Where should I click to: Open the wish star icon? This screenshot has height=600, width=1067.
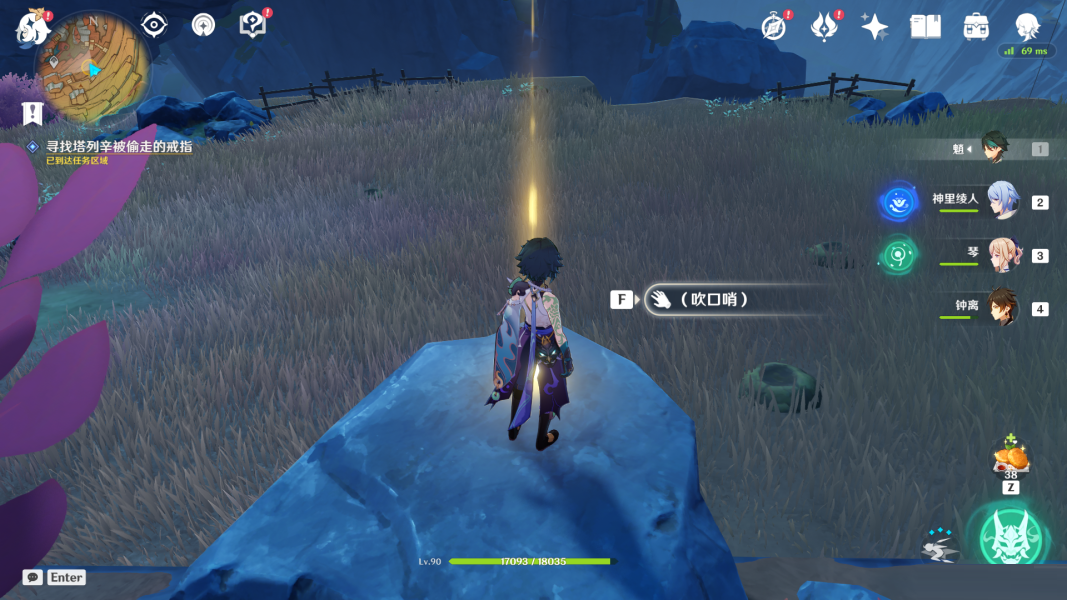(x=875, y=27)
